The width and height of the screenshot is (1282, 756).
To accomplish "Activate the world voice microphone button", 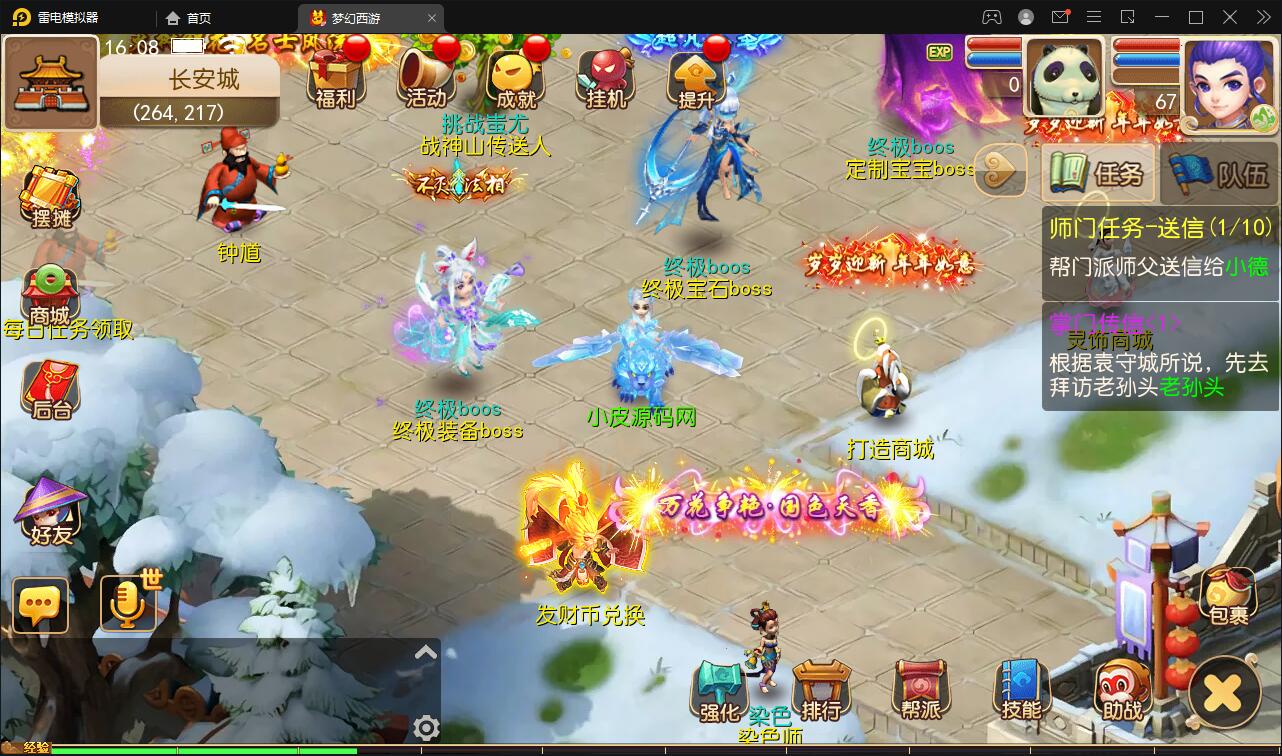I will (128, 603).
